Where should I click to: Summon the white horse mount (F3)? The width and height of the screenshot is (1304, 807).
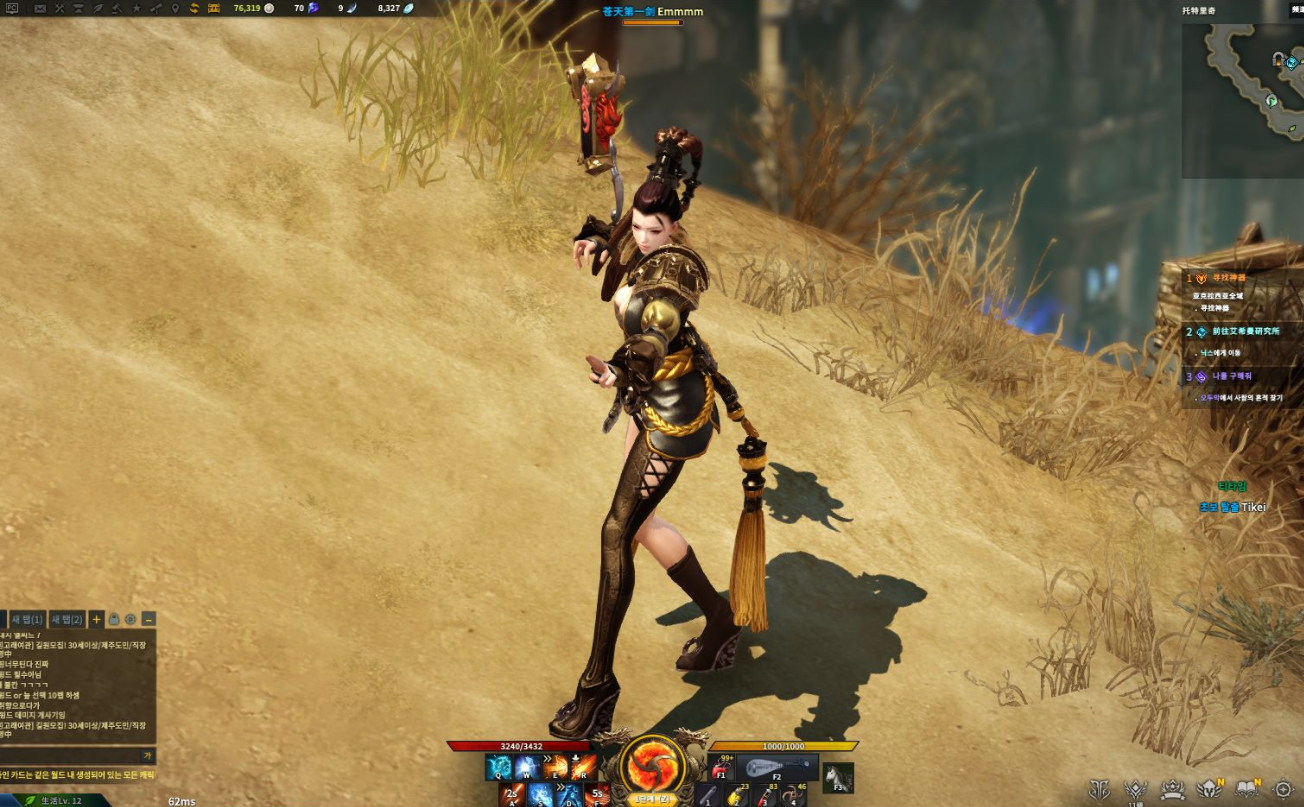pyautogui.click(x=838, y=777)
